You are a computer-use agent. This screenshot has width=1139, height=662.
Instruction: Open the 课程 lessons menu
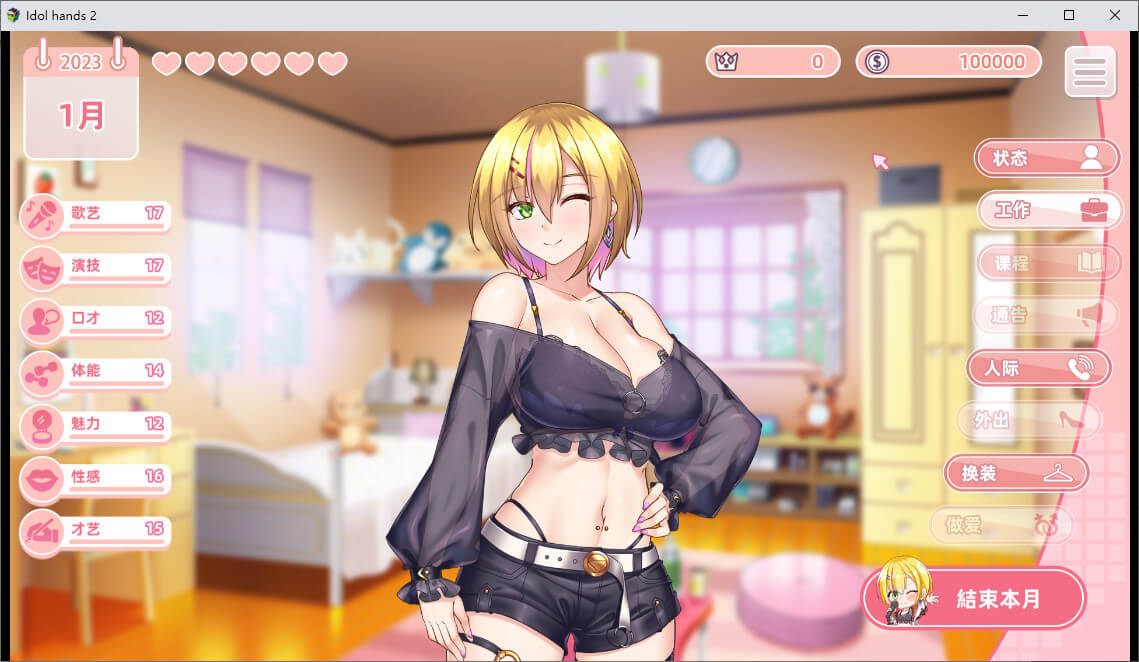(x=1046, y=263)
